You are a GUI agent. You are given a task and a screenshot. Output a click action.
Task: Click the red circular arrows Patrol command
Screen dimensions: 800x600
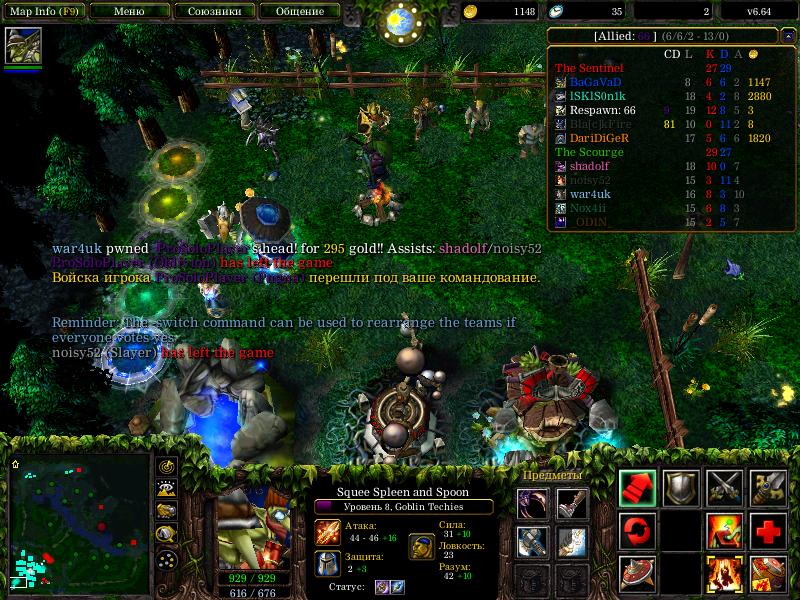637,530
